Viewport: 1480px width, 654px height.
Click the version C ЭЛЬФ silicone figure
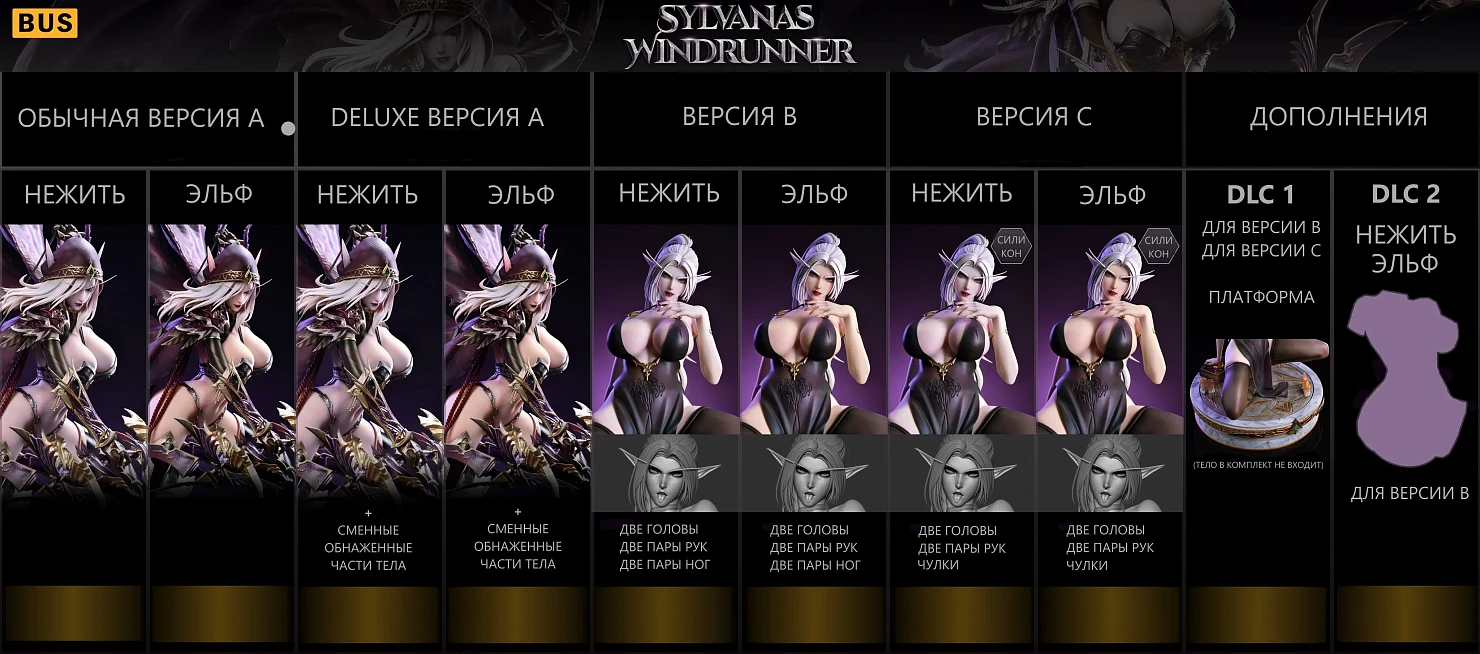[x=1110, y=340]
